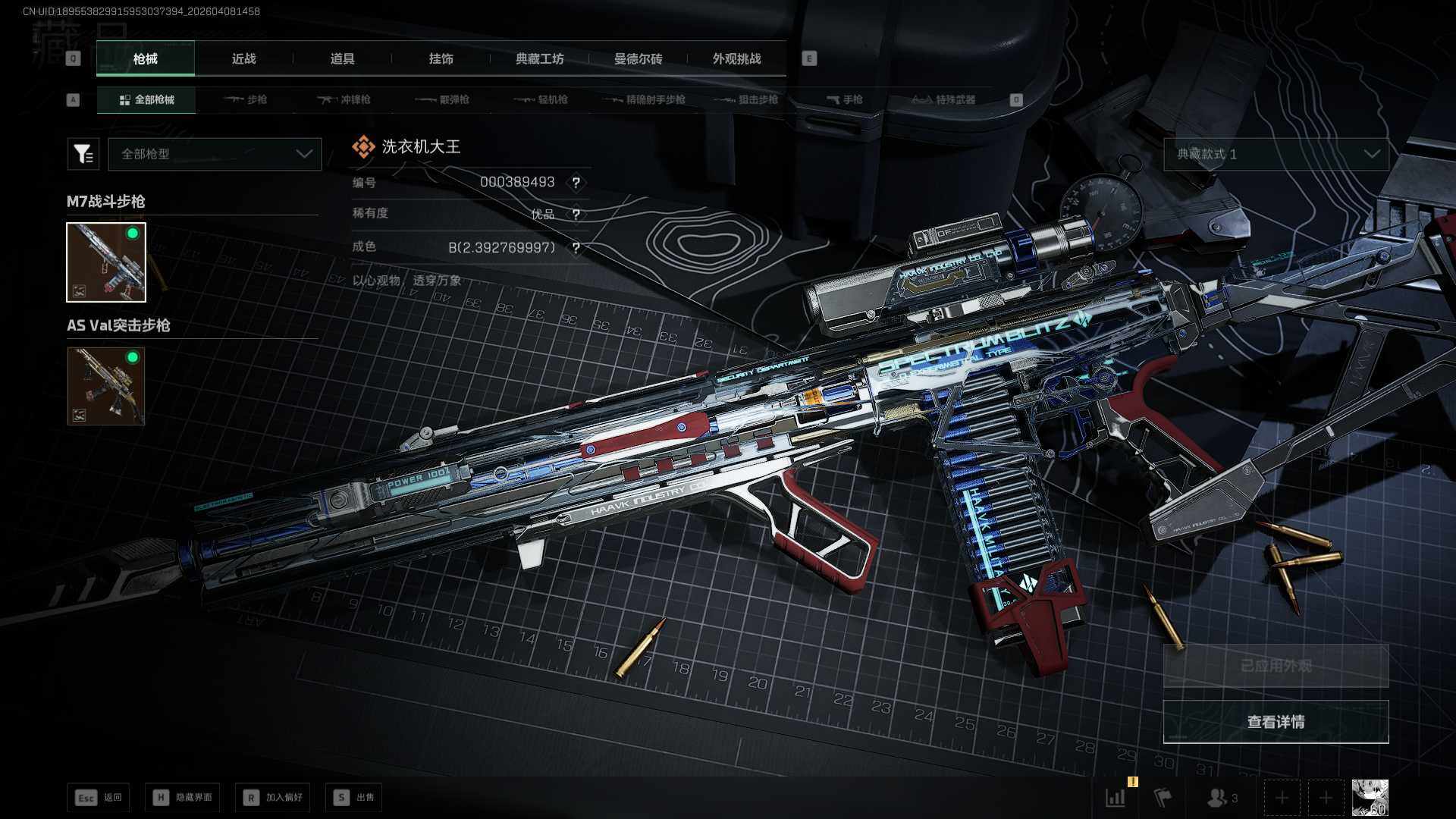Select the 挂饰 charms tab
This screenshot has width=1456, height=819.
pyautogui.click(x=441, y=58)
